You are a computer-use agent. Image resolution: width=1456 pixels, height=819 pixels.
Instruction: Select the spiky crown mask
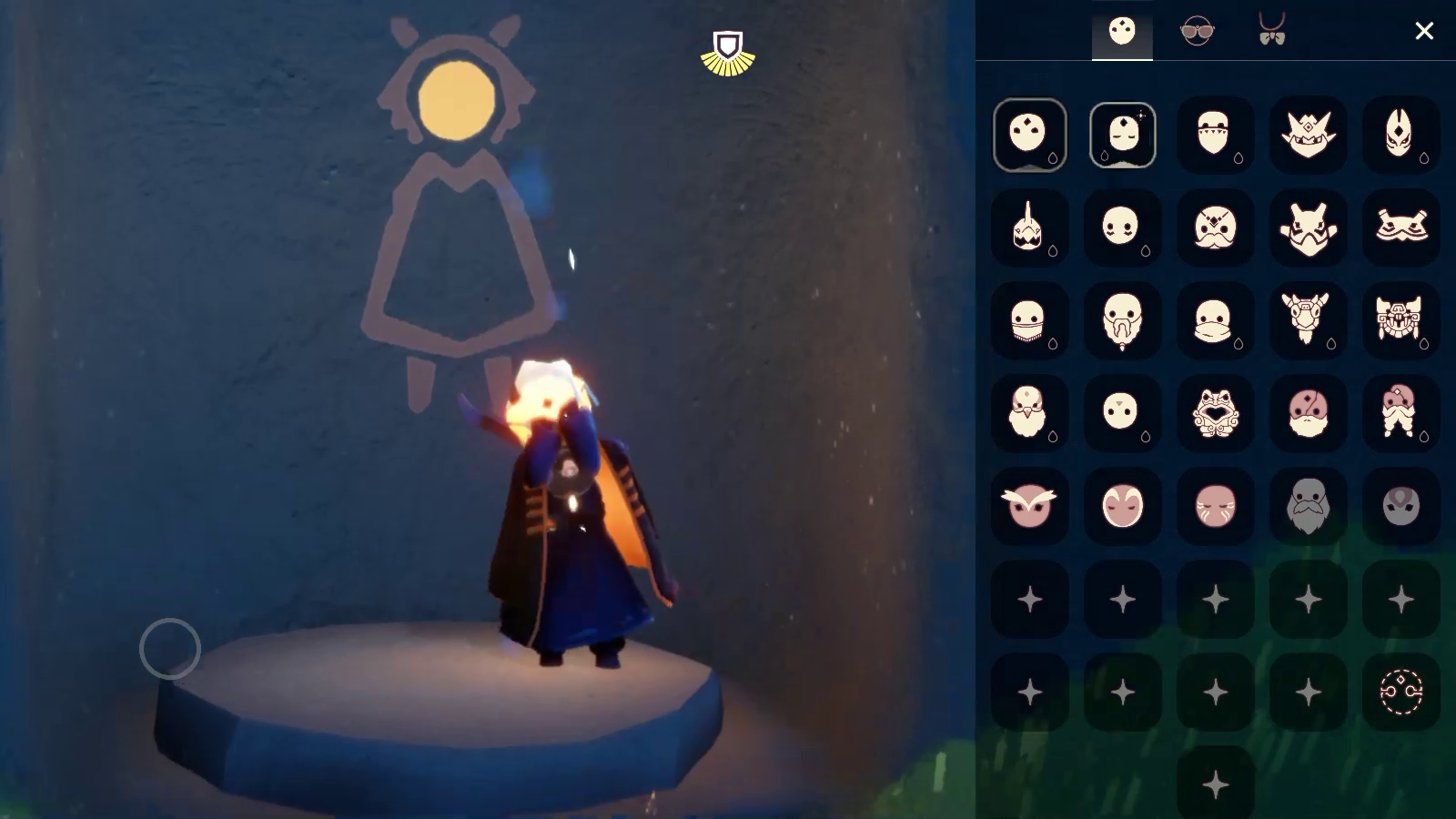(x=1308, y=135)
